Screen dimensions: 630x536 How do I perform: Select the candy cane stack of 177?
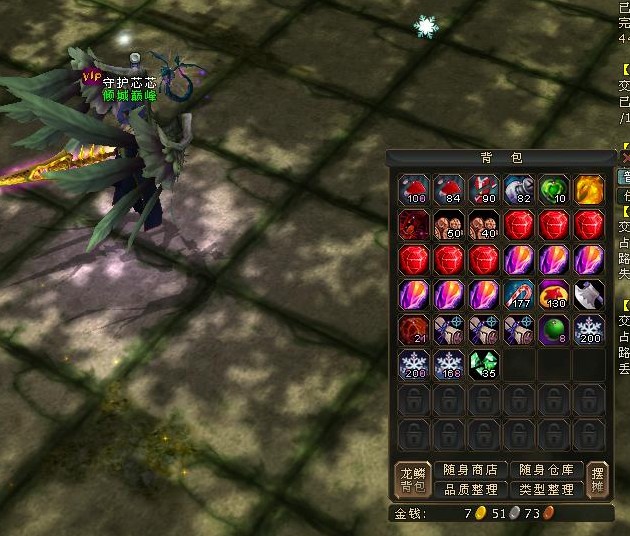point(518,295)
